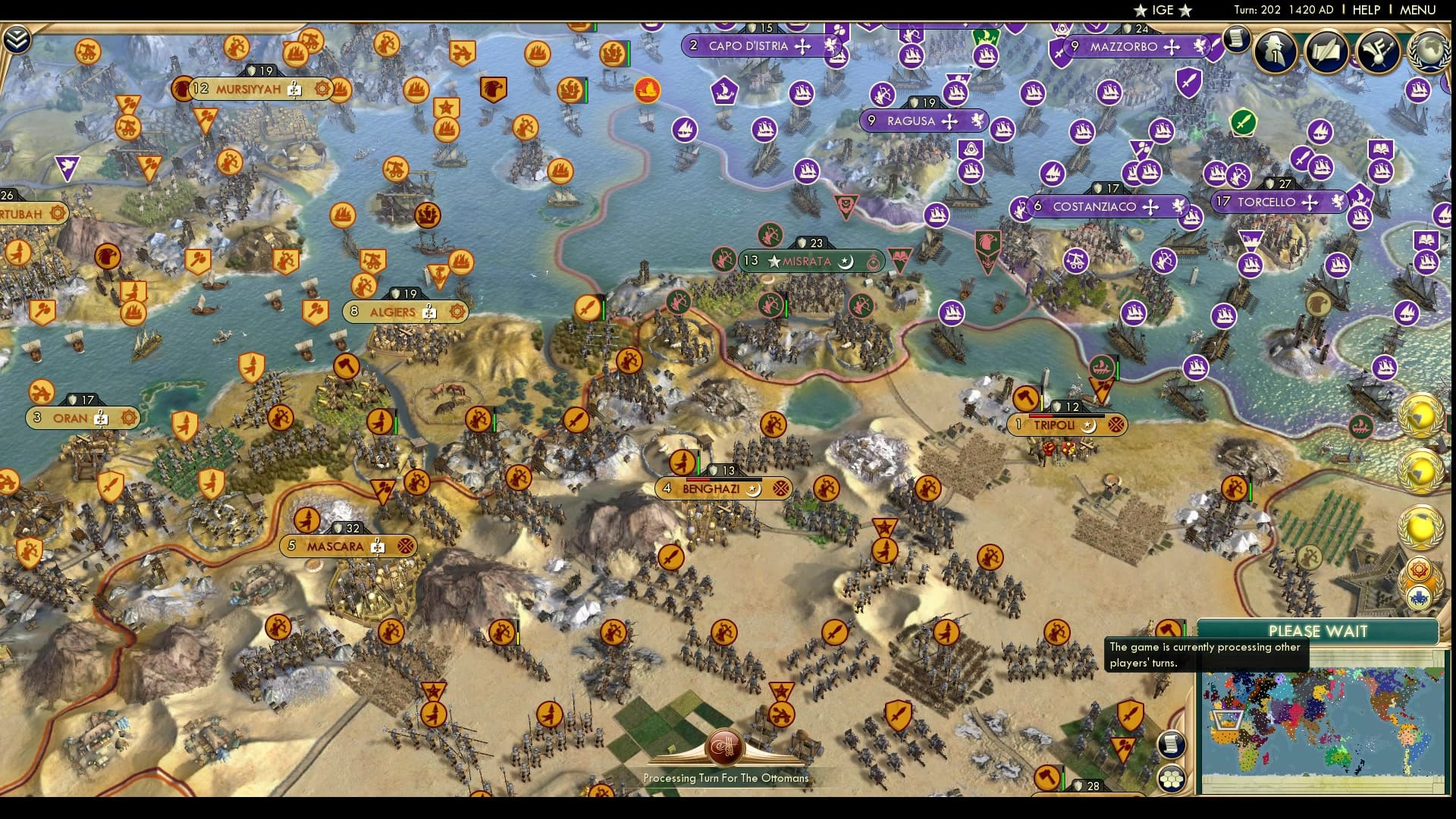Click the green natural wonder icon near Ragusa

pyautogui.click(x=1244, y=122)
